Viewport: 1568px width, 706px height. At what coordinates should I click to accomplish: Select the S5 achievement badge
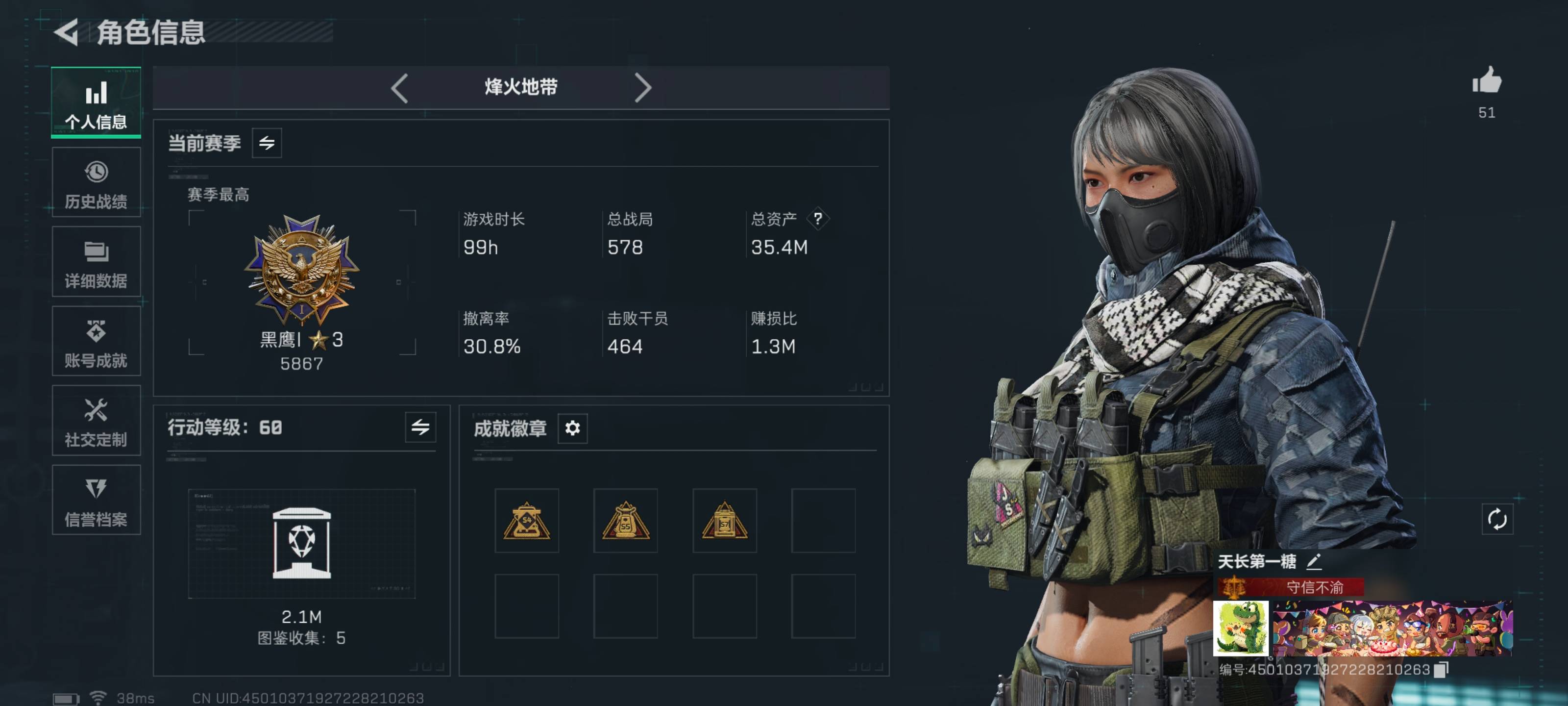coord(625,521)
